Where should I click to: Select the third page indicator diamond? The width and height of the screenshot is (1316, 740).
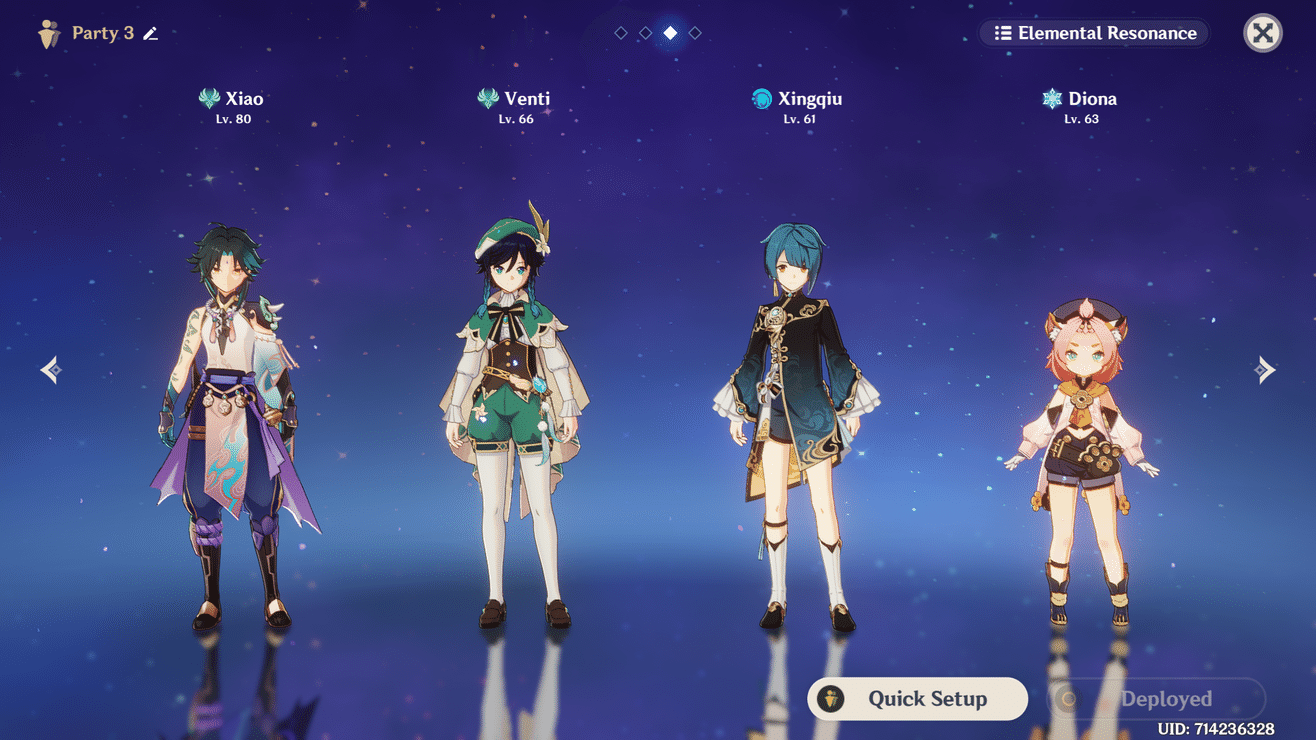(670, 32)
